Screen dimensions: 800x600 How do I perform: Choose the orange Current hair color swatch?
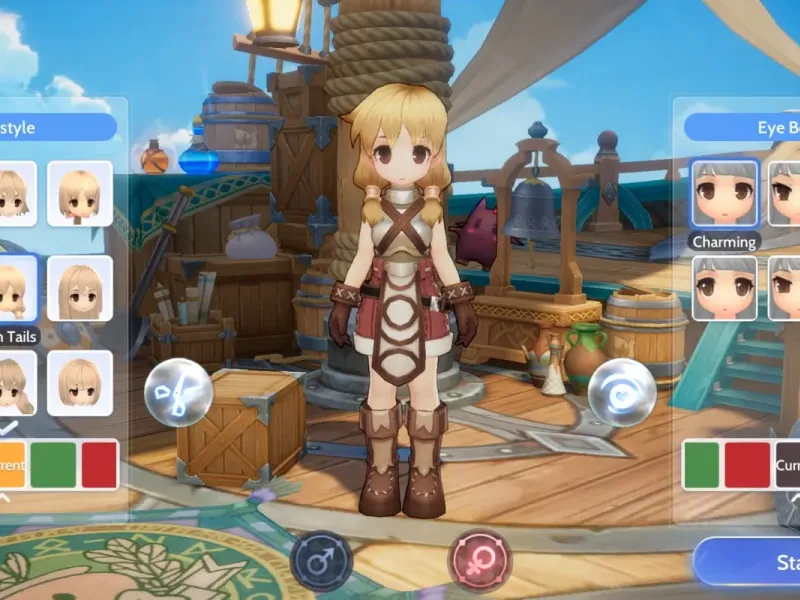(x=10, y=465)
